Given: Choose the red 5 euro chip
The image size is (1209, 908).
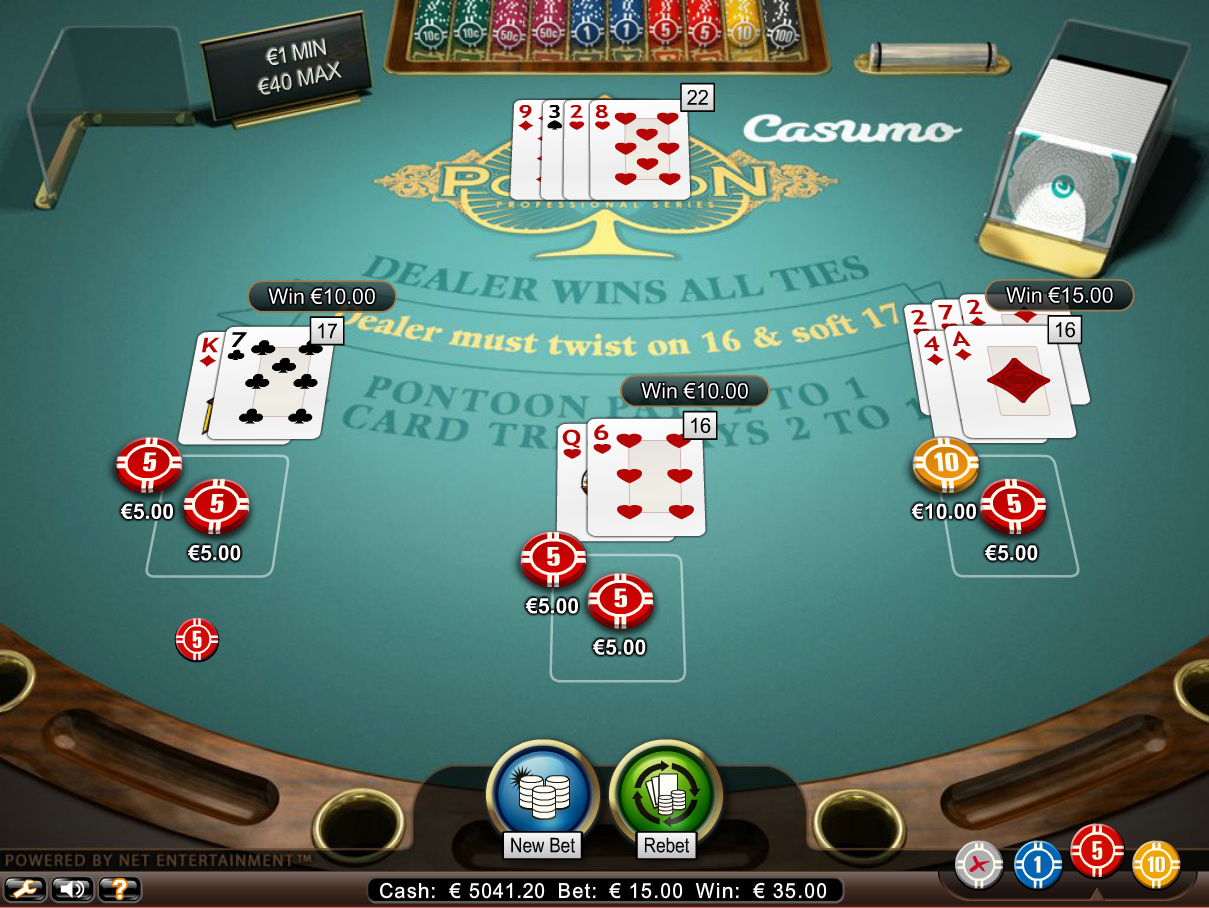Looking at the screenshot, I should pyautogui.click(x=1097, y=851).
